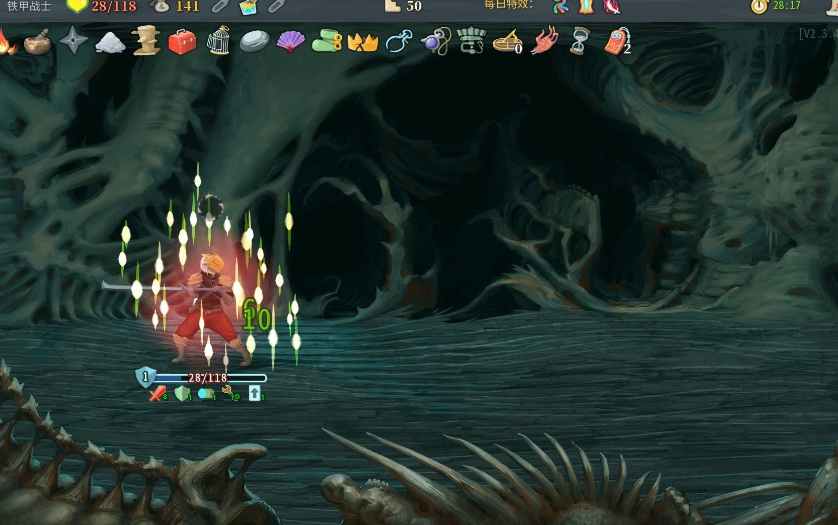Click the blue potion flask relic
838x525 pixels.
pos(398,42)
